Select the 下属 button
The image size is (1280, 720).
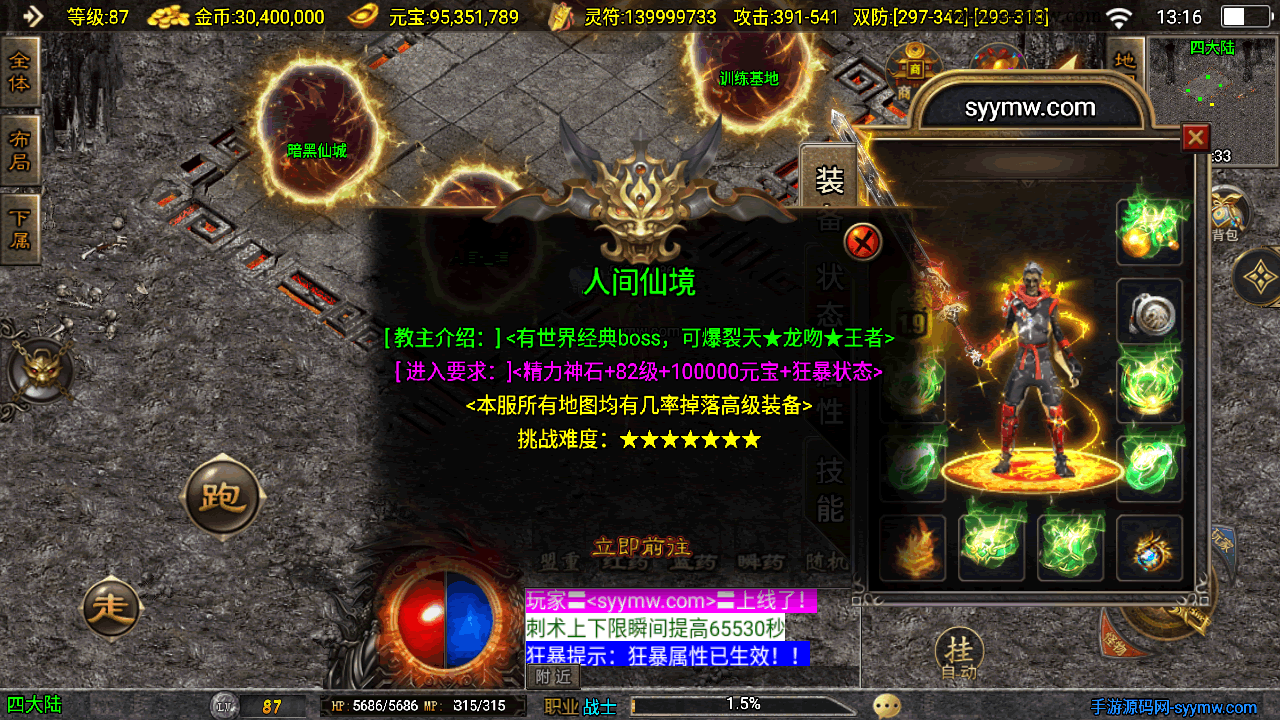click(x=20, y=229)
